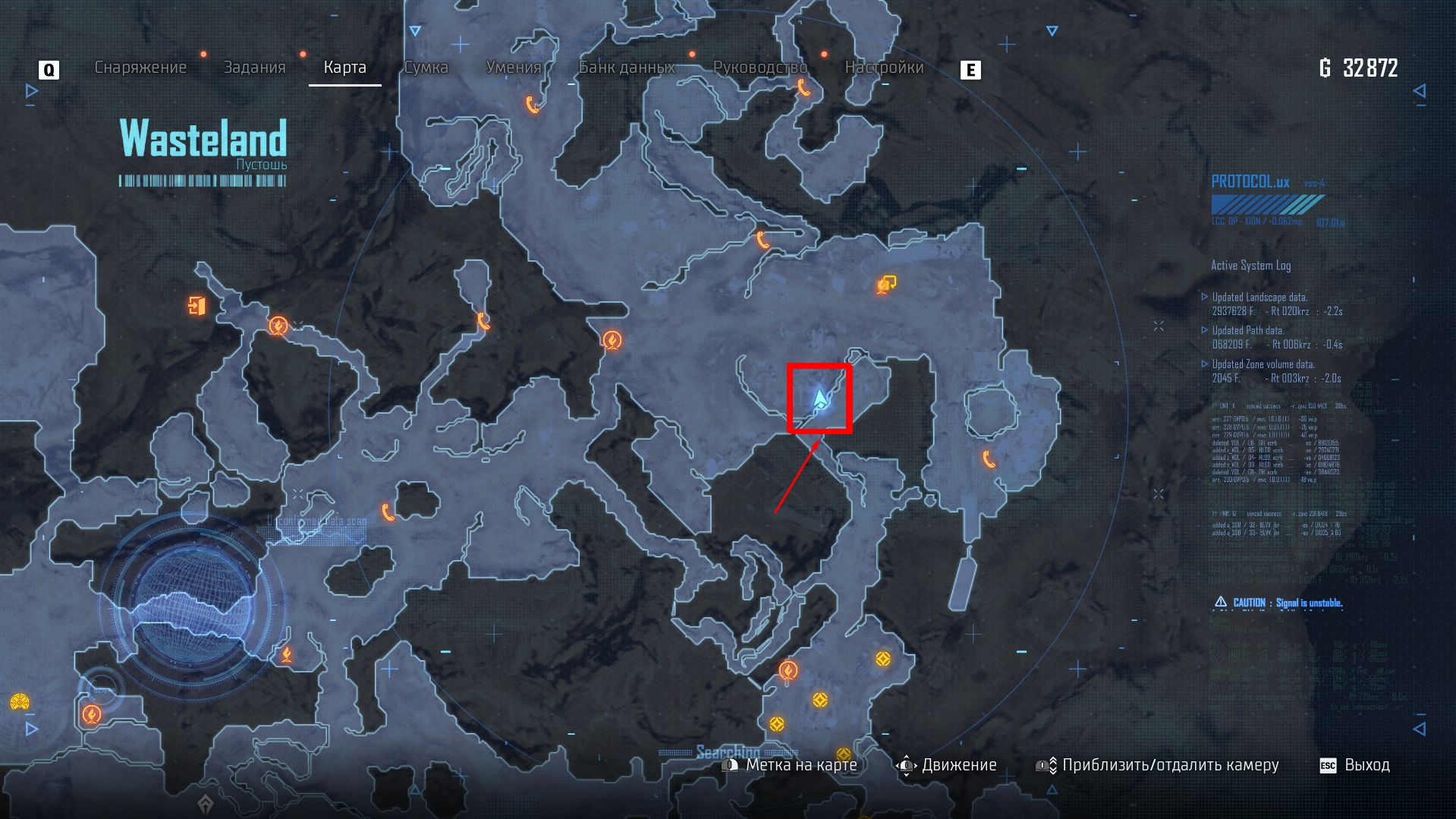Select the orange speech bubble map marker

coord(886,285)
